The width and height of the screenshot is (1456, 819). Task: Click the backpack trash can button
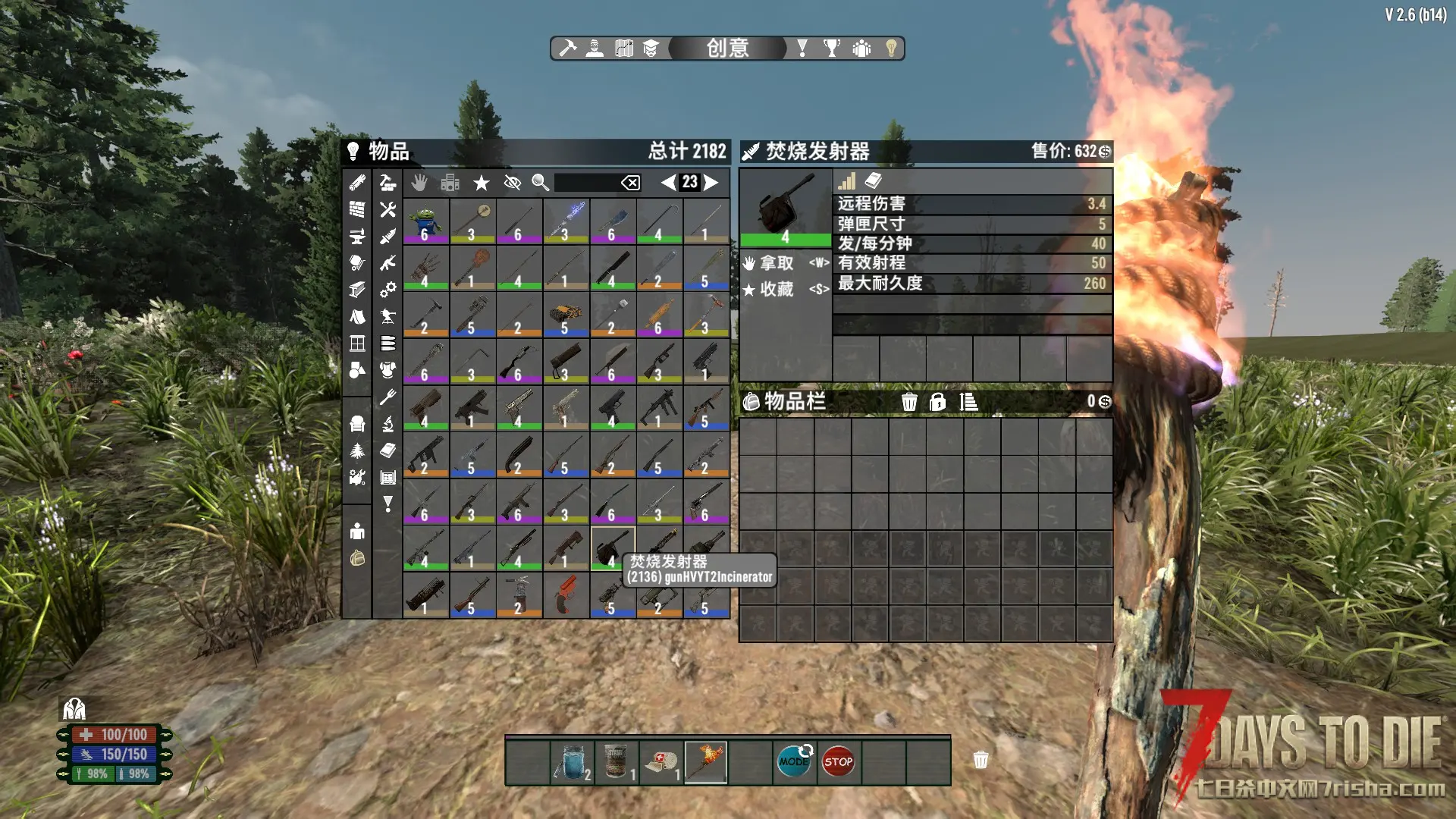[909, 402]
